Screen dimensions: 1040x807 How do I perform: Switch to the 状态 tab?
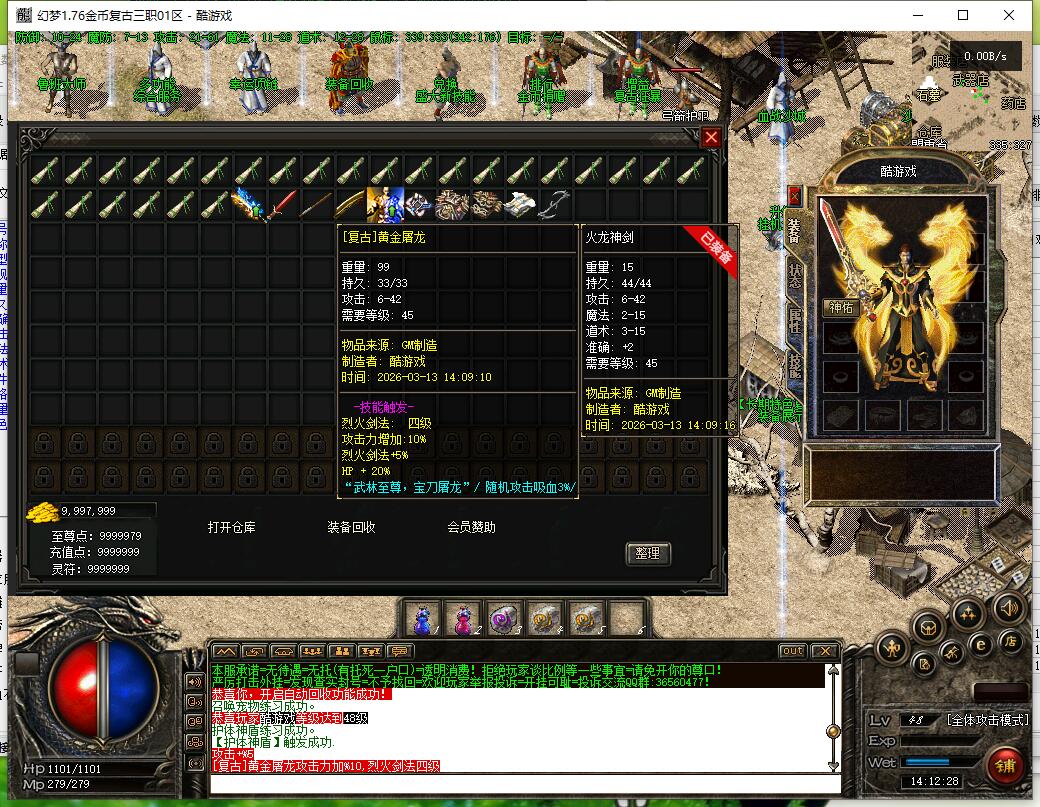795,277
